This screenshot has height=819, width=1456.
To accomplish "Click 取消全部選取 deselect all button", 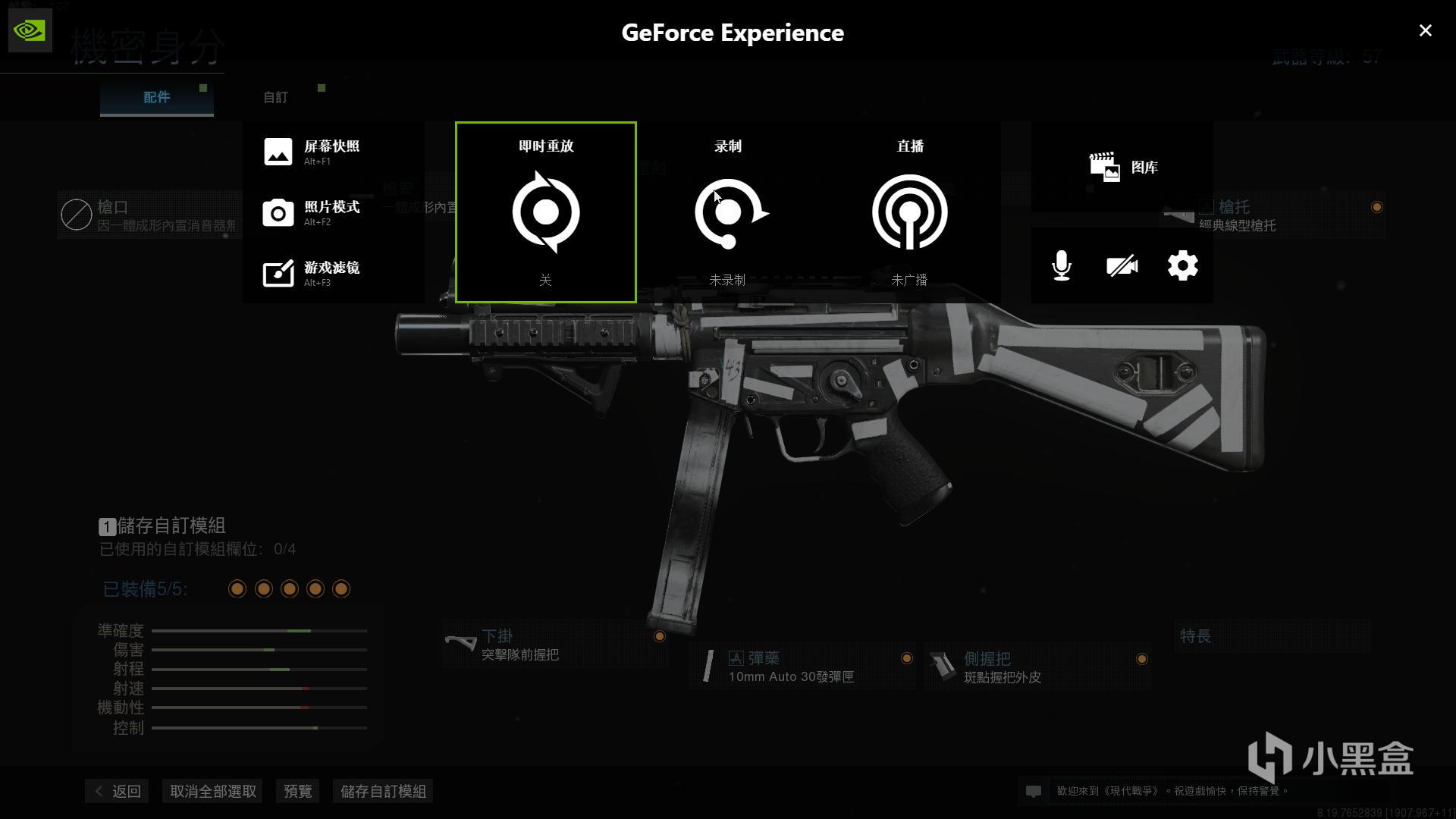I will click(213, 791).
